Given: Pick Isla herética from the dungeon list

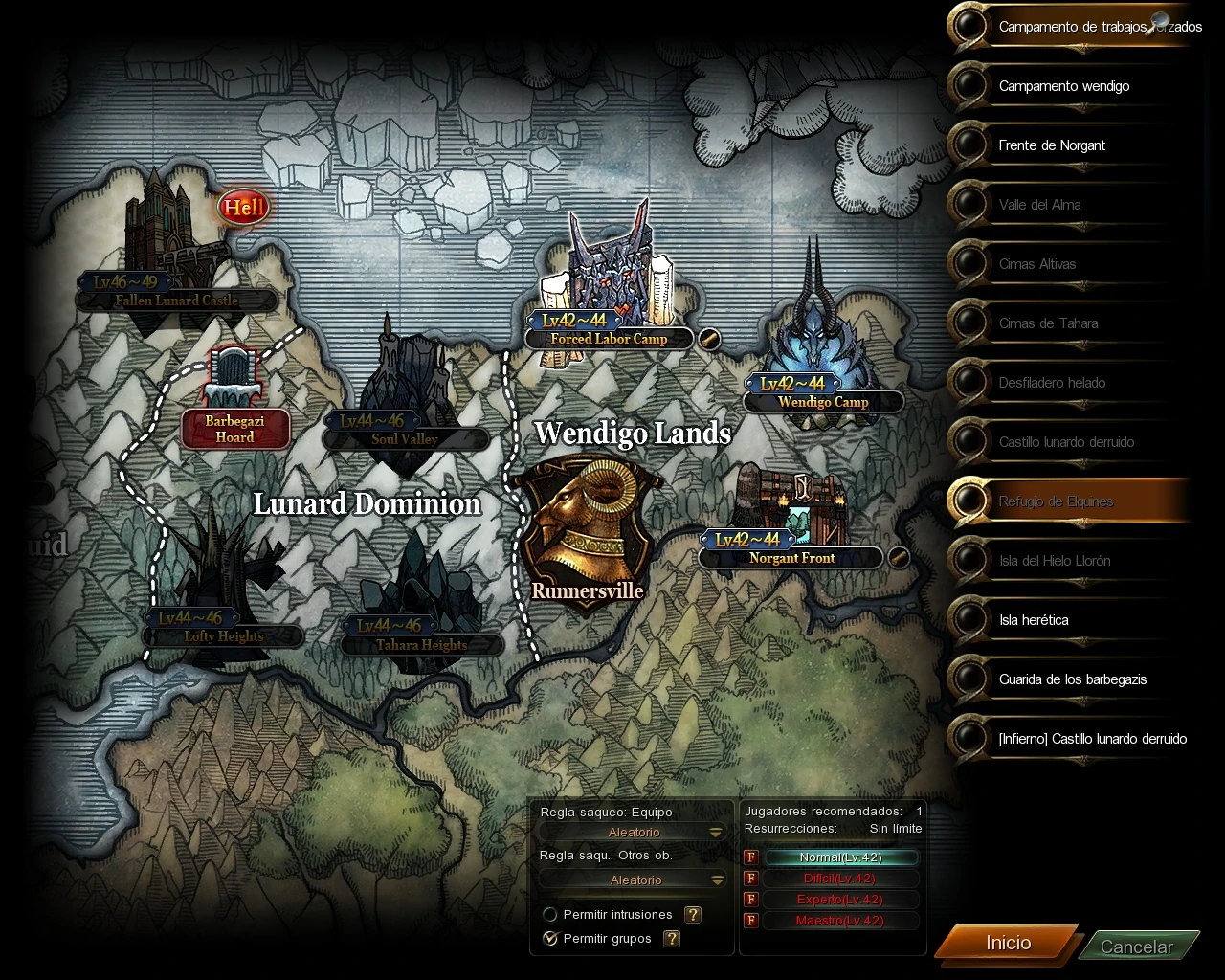Looking at the screenshot, I should click(x=1034, y=620).
